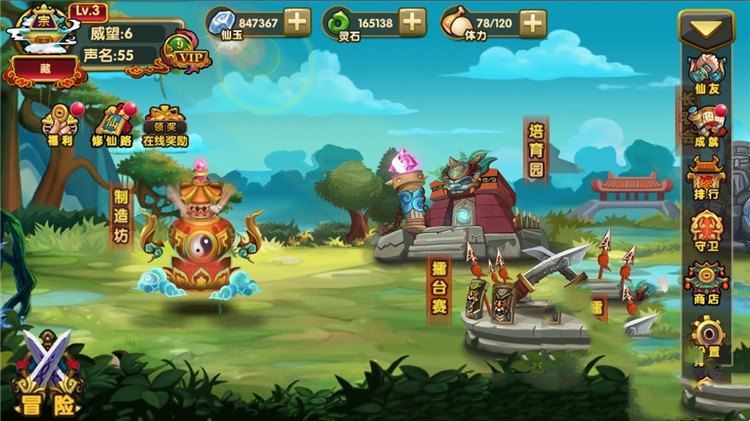
Task: Enter the 培育园 nursery sign
Action: [x=535, y=150]
